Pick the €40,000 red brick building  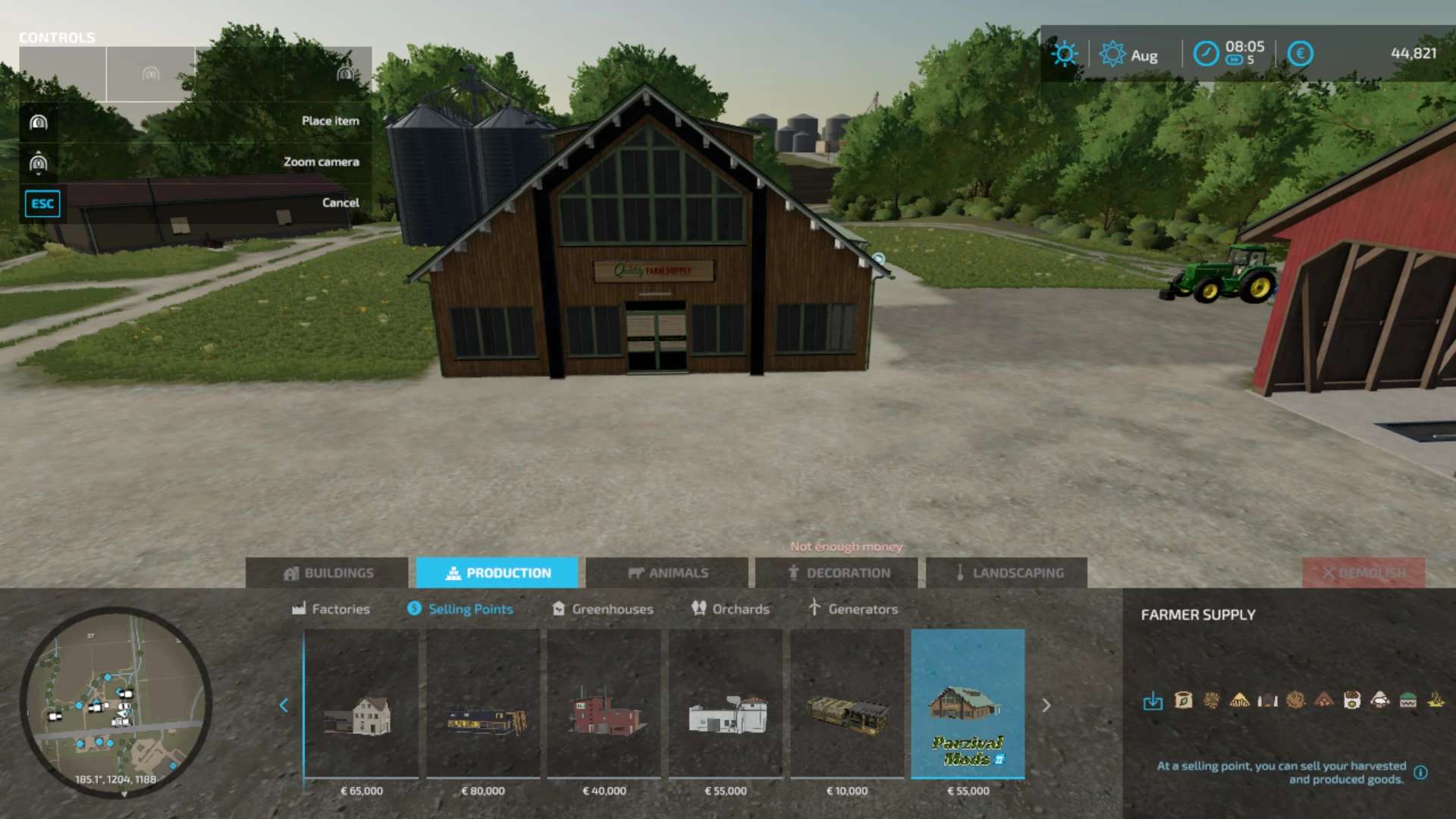point(604,704)
